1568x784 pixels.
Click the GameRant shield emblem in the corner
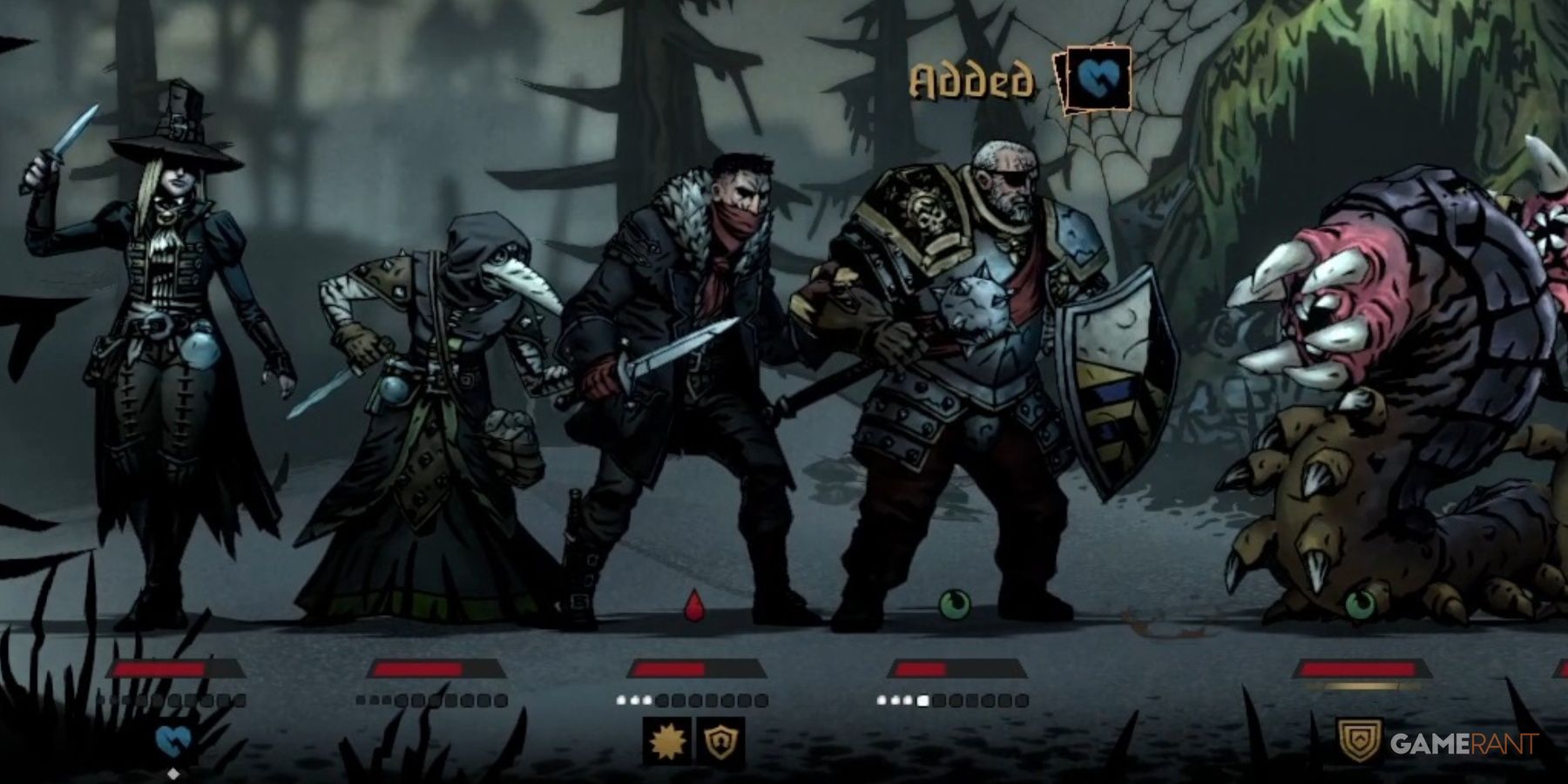(1359, 739)
